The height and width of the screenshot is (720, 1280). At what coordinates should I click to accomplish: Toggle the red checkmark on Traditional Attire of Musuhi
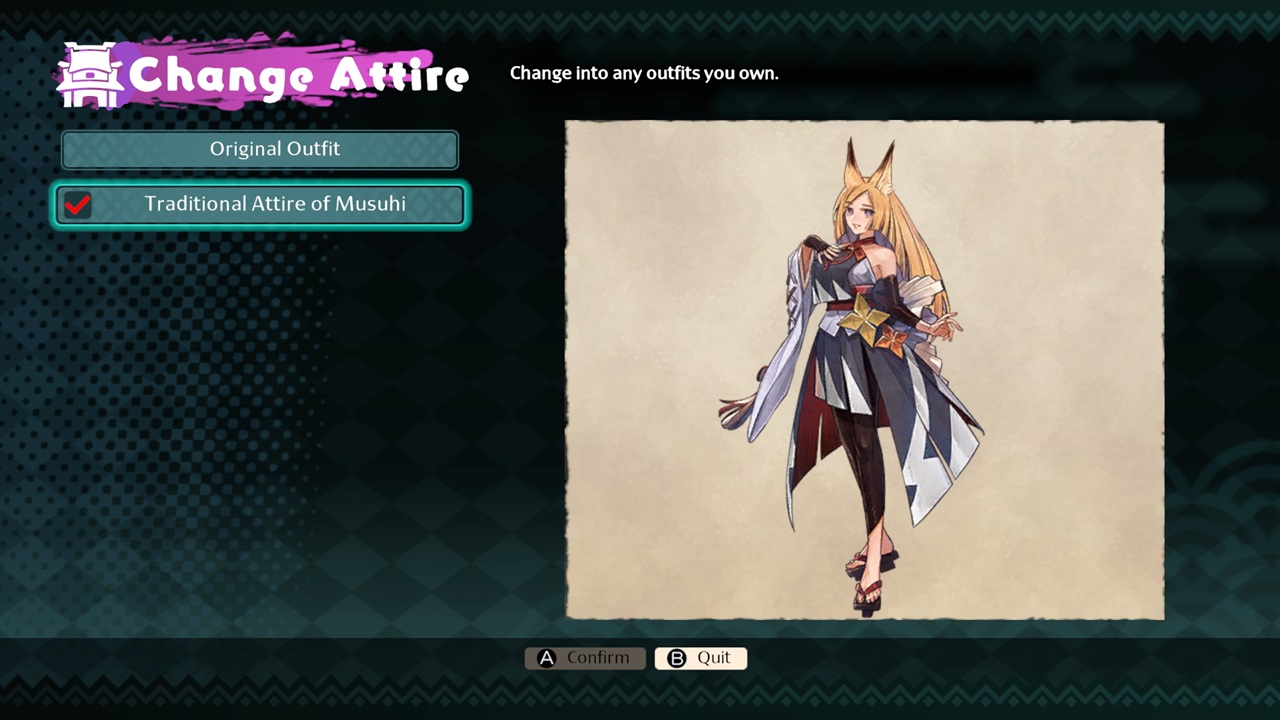pyautogui.click(x=78, y=206)
